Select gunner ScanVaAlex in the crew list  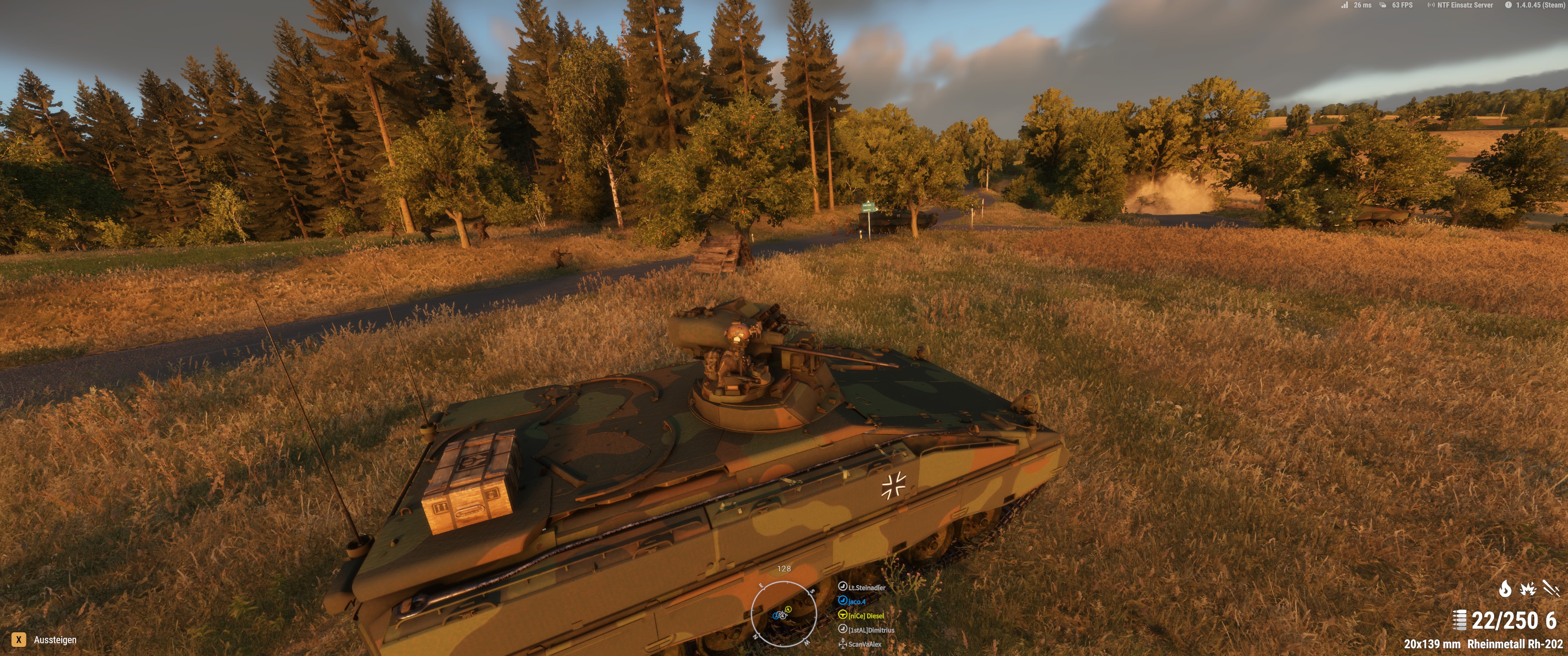[864, 644]
